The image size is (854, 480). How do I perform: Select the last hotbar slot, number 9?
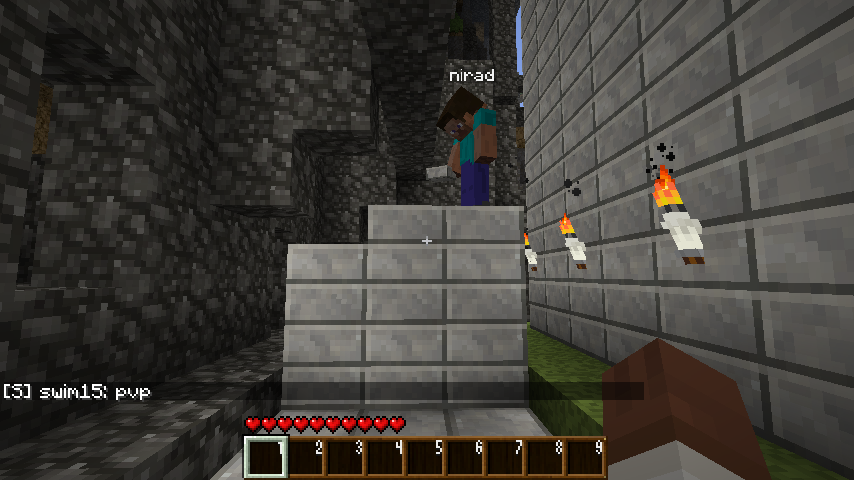click(586, 458)
